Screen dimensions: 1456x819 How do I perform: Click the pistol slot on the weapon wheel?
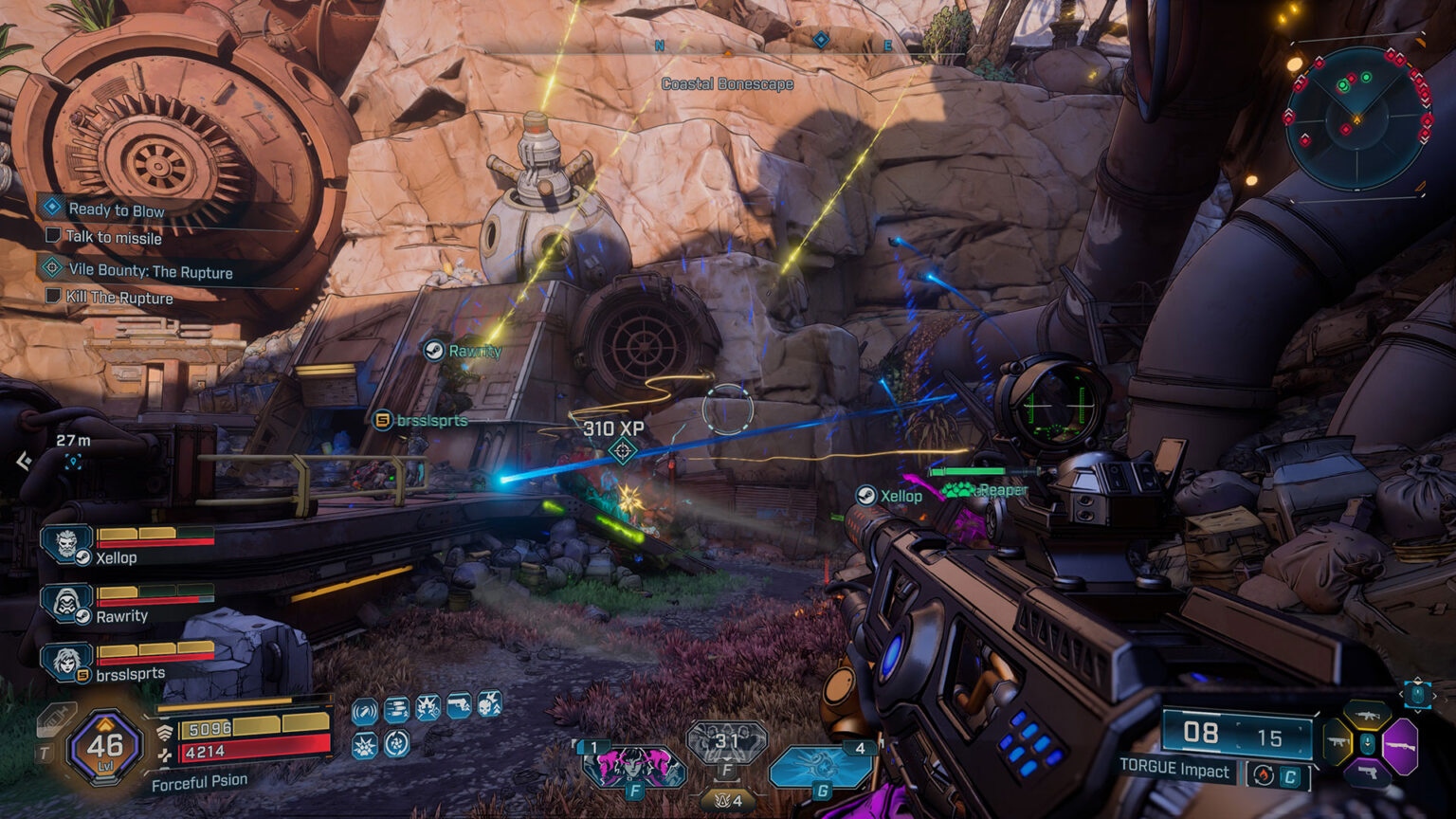[x=1368, y=771]
